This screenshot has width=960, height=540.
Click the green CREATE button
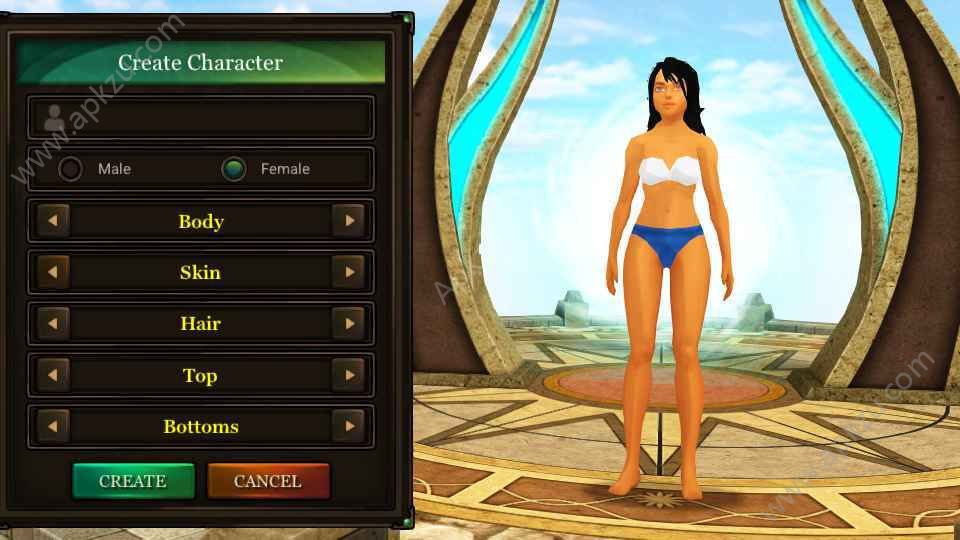[133, 481]
